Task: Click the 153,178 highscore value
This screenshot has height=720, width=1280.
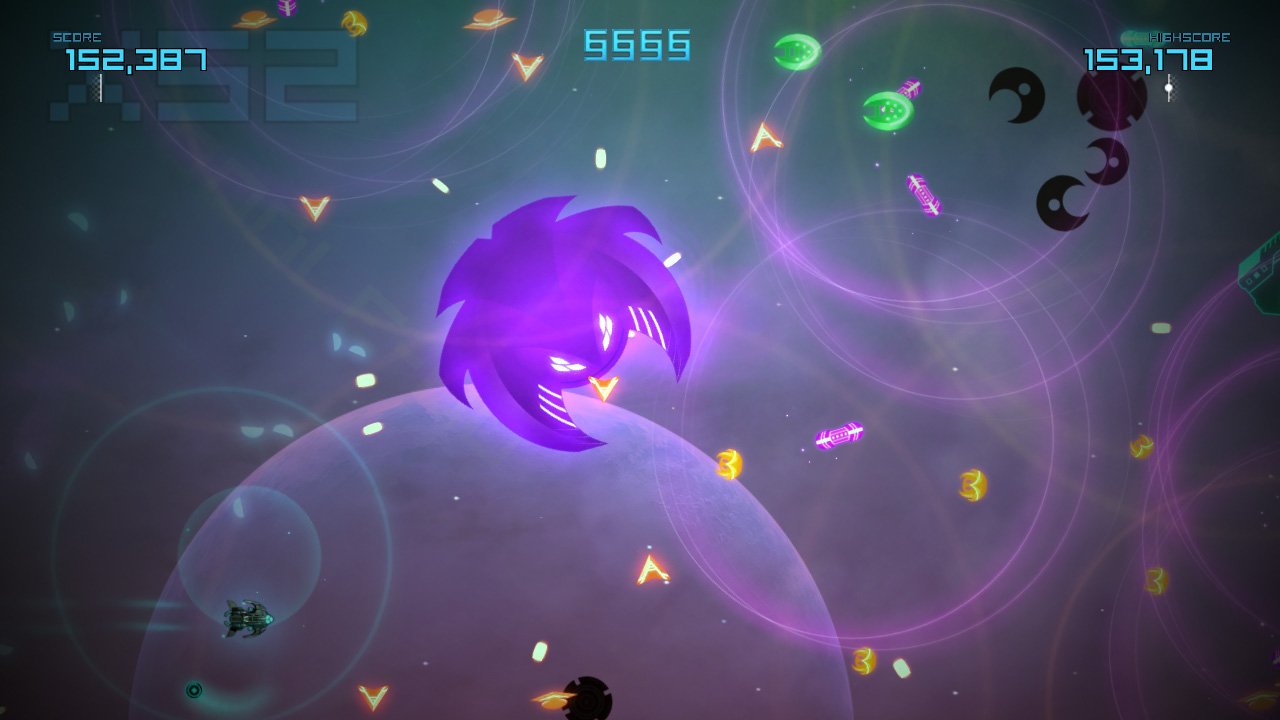Action: (1150, 60)
